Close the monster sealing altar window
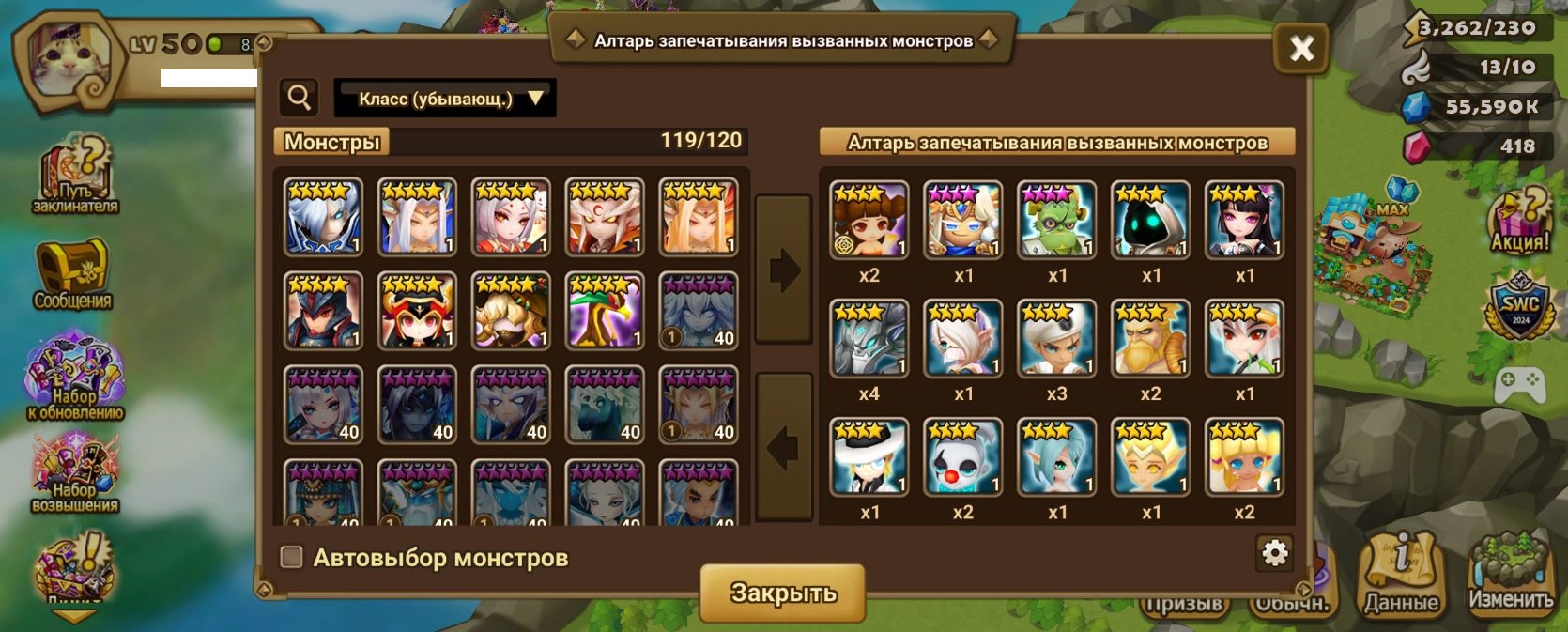This screenshot has width=1568, height=632. point(1300,48)
